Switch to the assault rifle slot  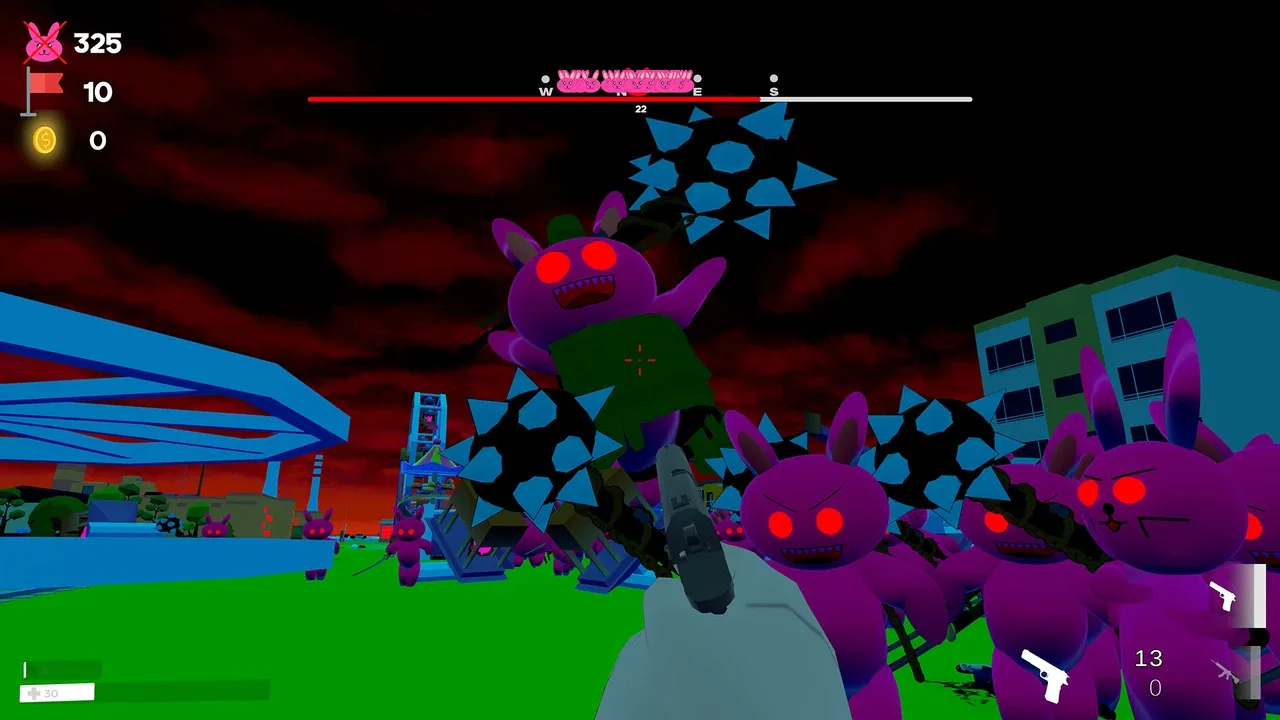click(1226, 671)
